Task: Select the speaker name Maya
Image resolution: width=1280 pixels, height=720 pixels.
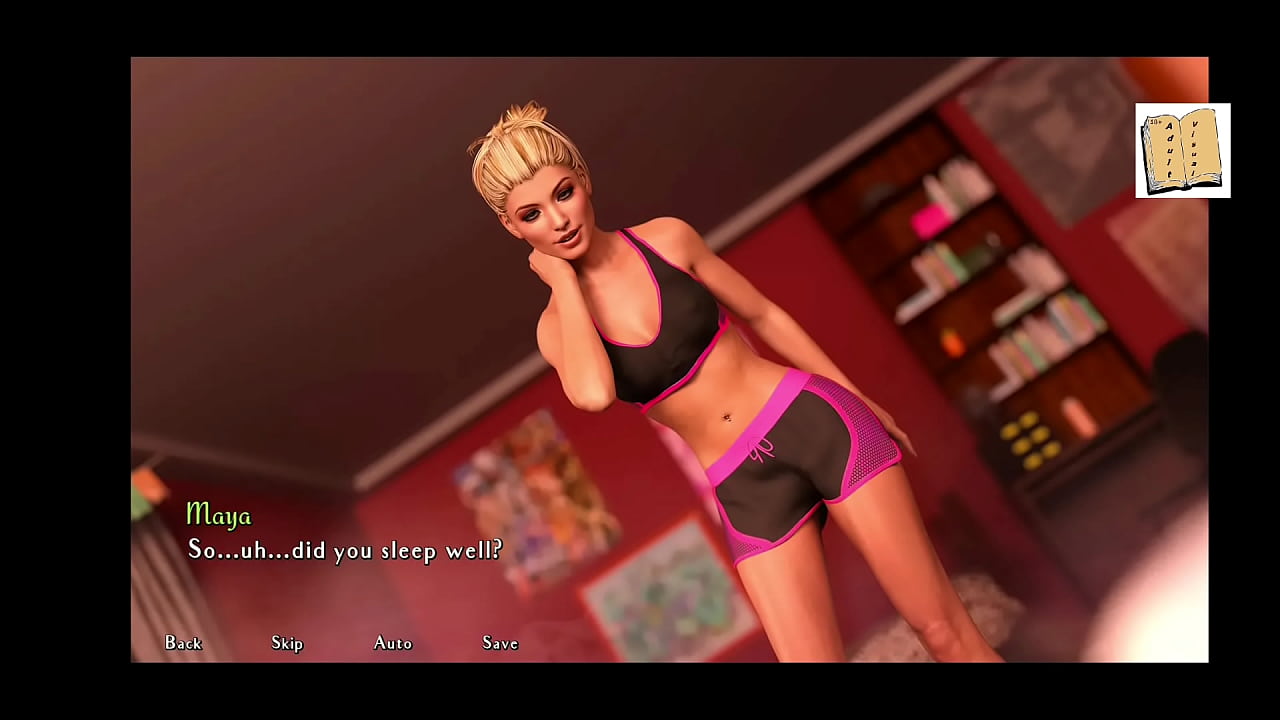Action: 219,516
